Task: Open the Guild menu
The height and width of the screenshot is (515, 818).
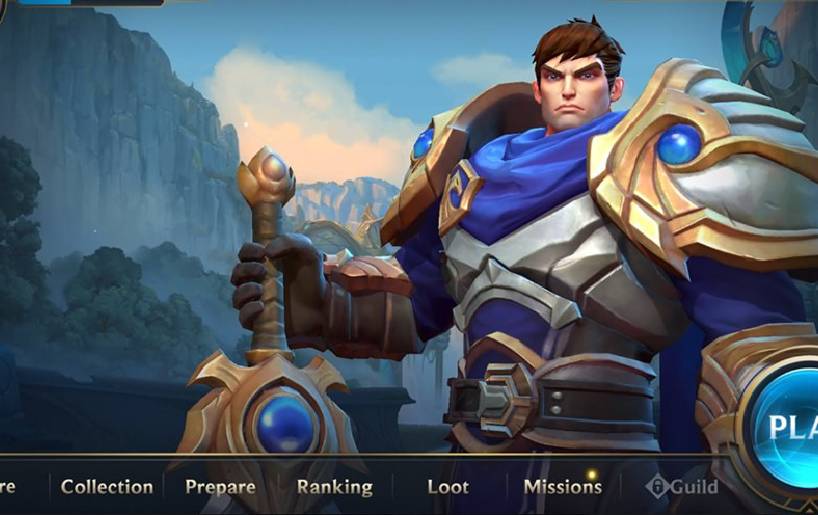Action: (x=683, y=487)
